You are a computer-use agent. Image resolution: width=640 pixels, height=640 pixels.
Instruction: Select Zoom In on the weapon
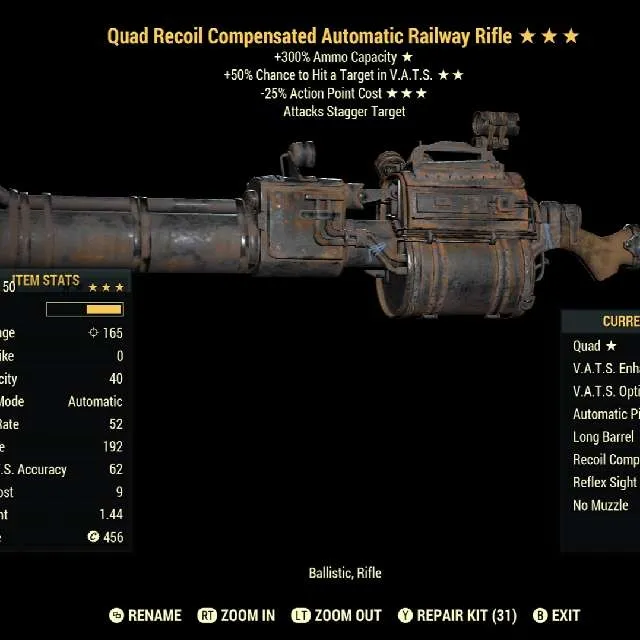pos(236,615)
